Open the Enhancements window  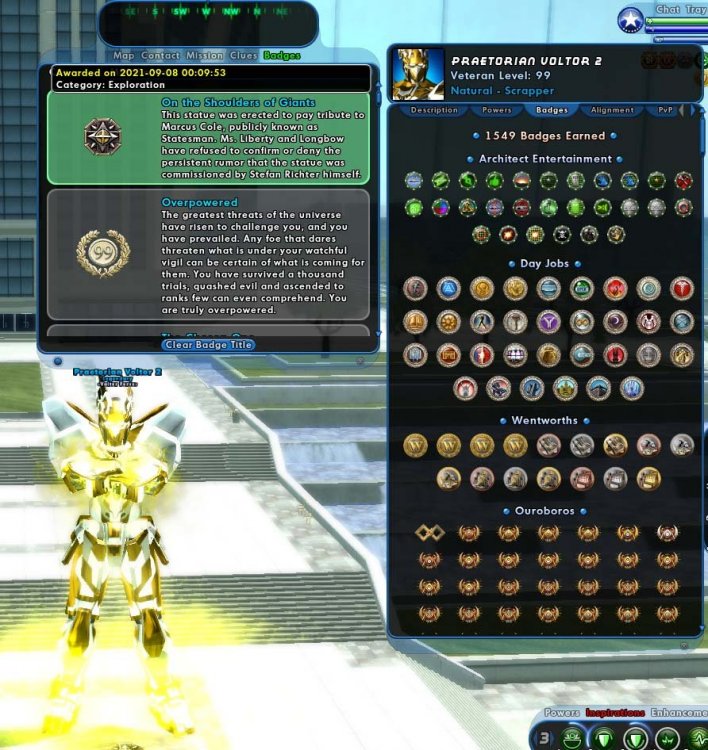click(x=678, y=714)
